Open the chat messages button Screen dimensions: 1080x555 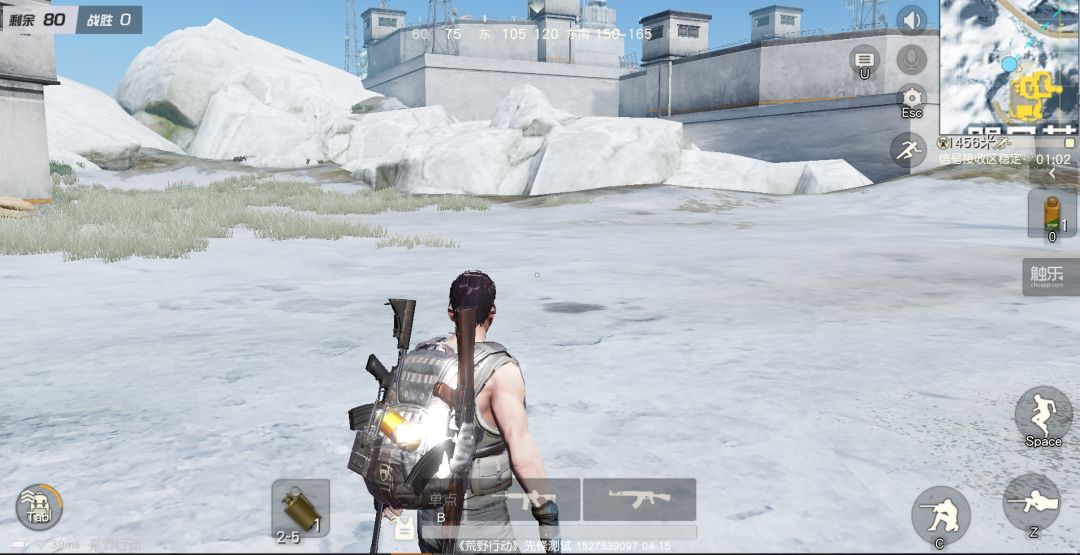point(864,59)
